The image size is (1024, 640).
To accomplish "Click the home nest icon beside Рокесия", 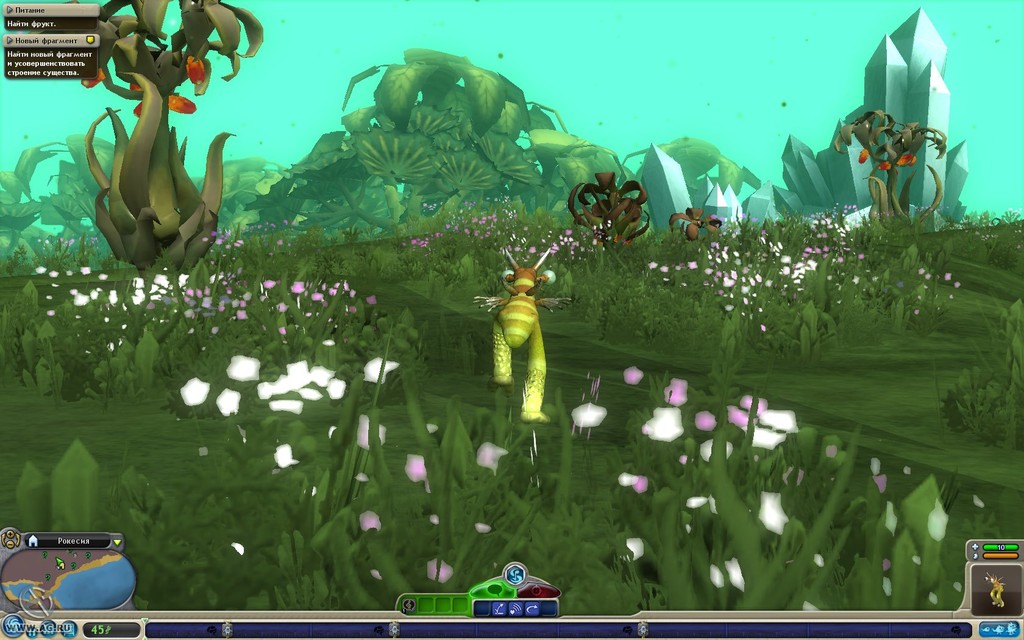I will (33, 541).
